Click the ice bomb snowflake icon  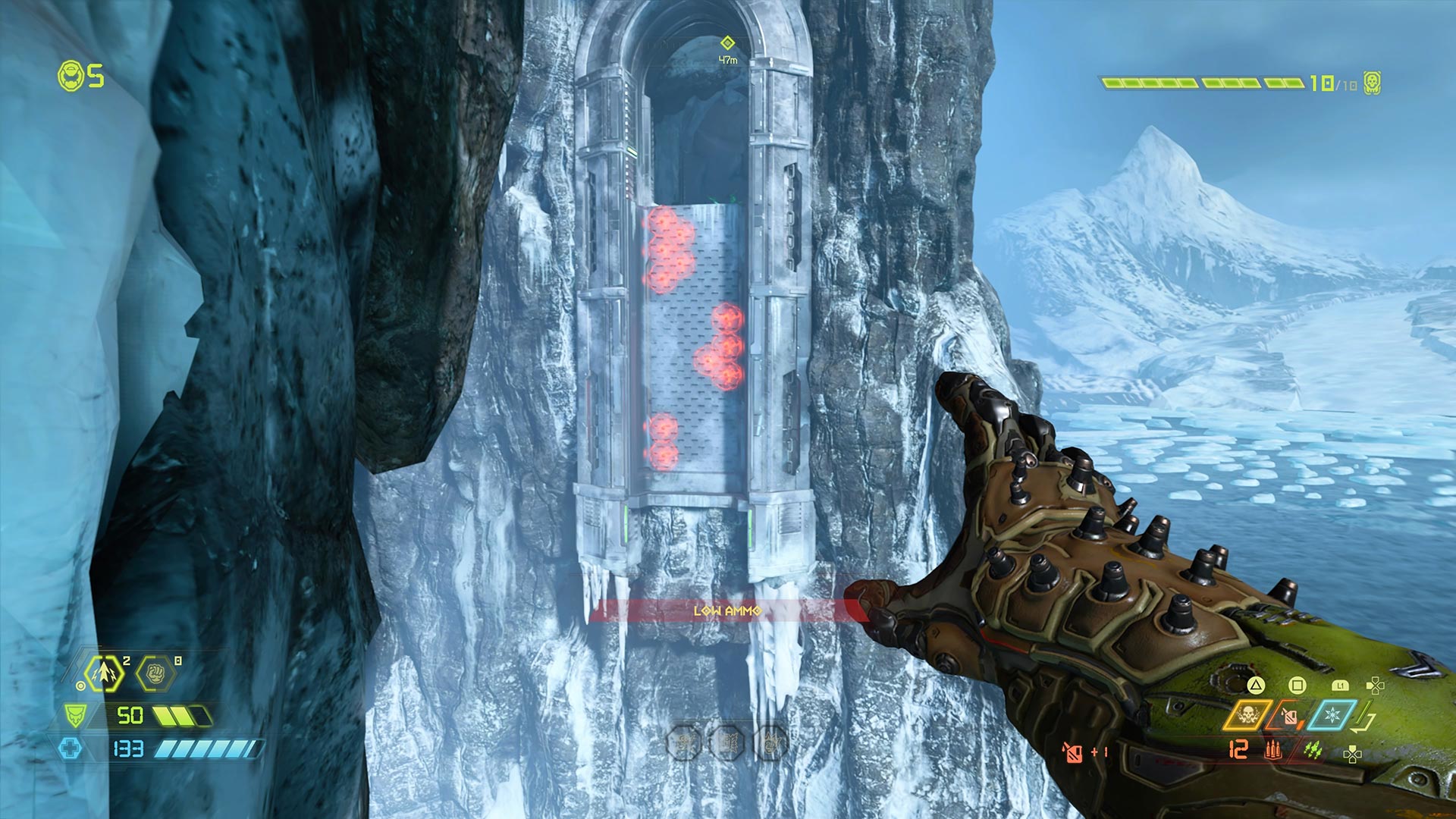1332,715
